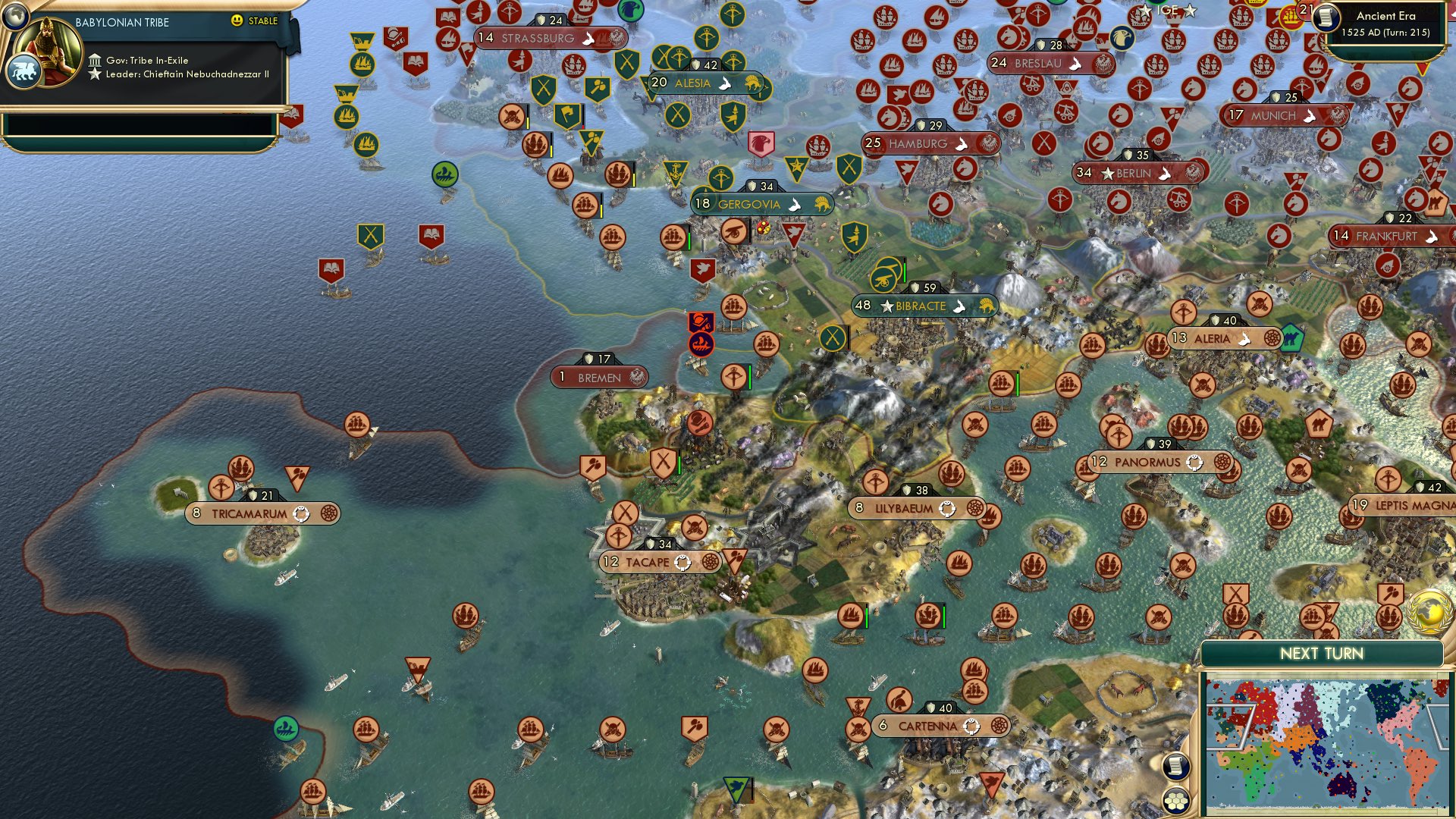Select the green trireme unit icon below Gergovia
Viewport: 1456px width, 819px height.
[445, 174]
